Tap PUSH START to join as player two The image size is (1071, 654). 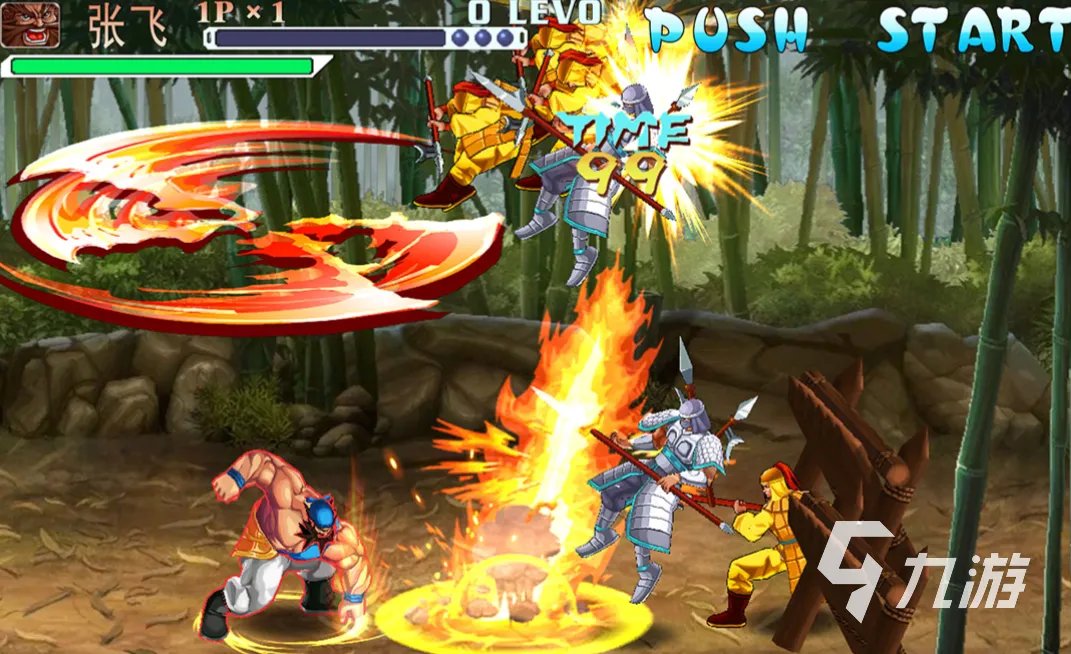pos(858,30)
